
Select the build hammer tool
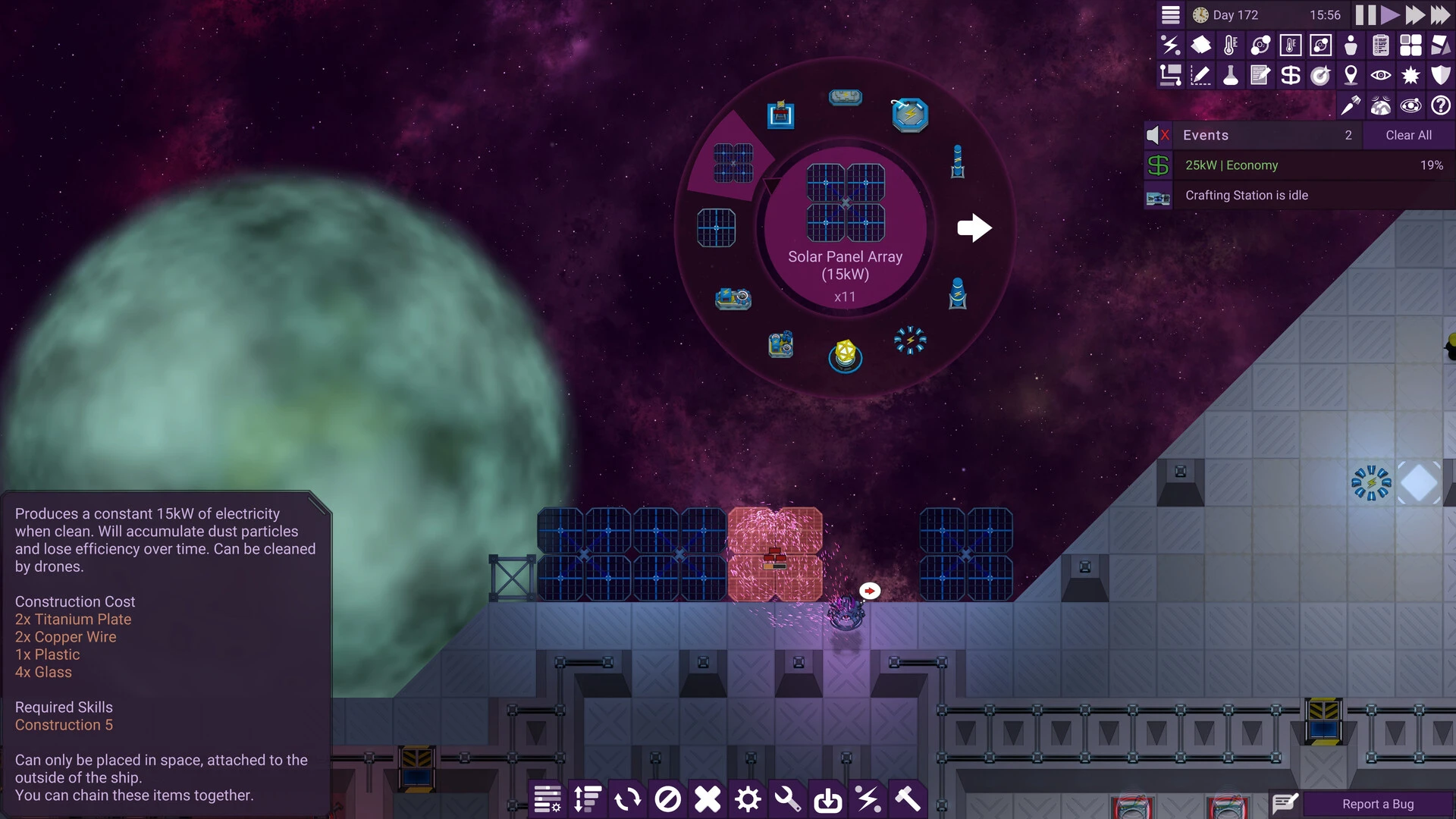(909, 799)
